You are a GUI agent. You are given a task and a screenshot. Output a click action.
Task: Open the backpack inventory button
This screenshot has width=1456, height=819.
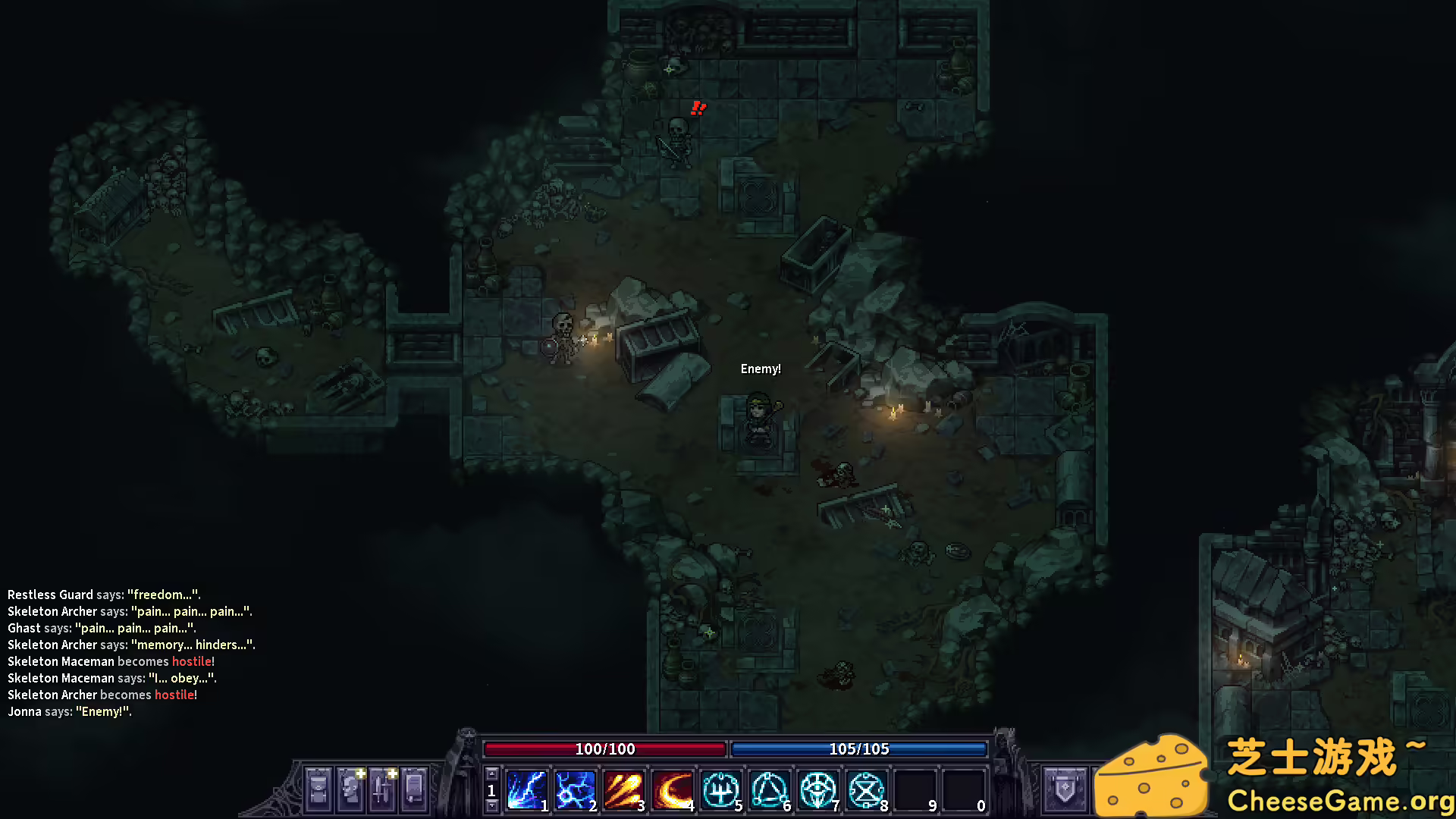pos(318,789)
